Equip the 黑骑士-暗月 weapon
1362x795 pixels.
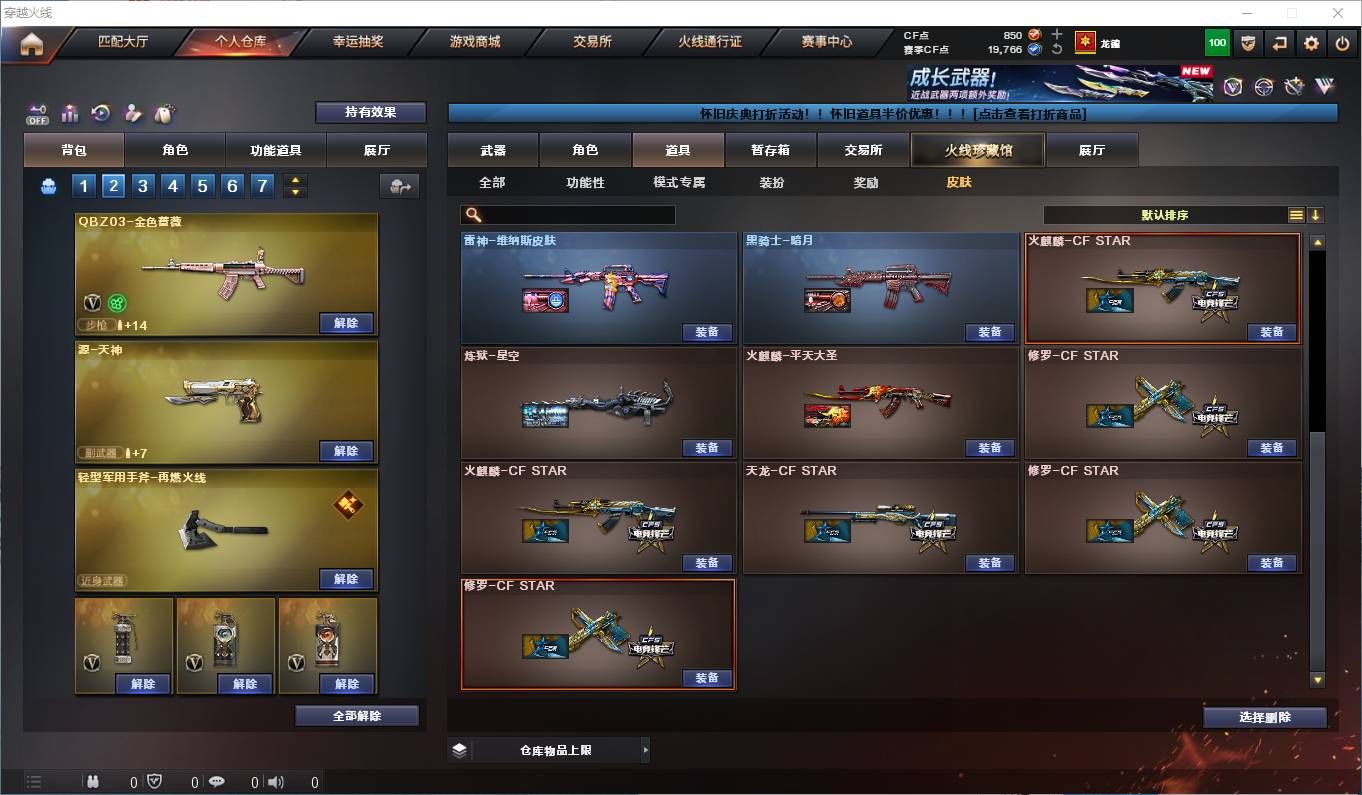(989, 332)
